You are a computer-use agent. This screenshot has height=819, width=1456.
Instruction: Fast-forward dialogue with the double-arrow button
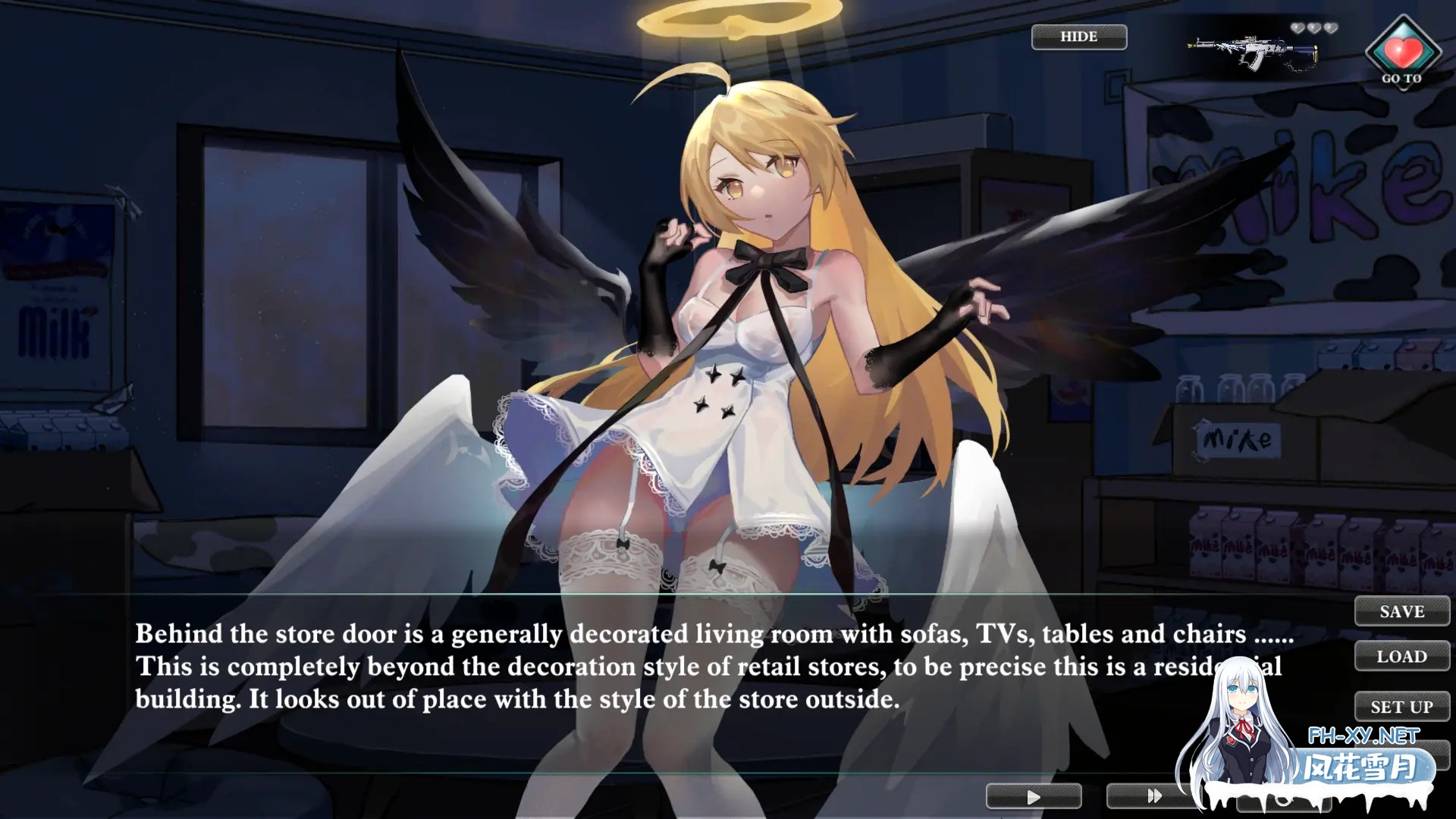coord(1153,796)
